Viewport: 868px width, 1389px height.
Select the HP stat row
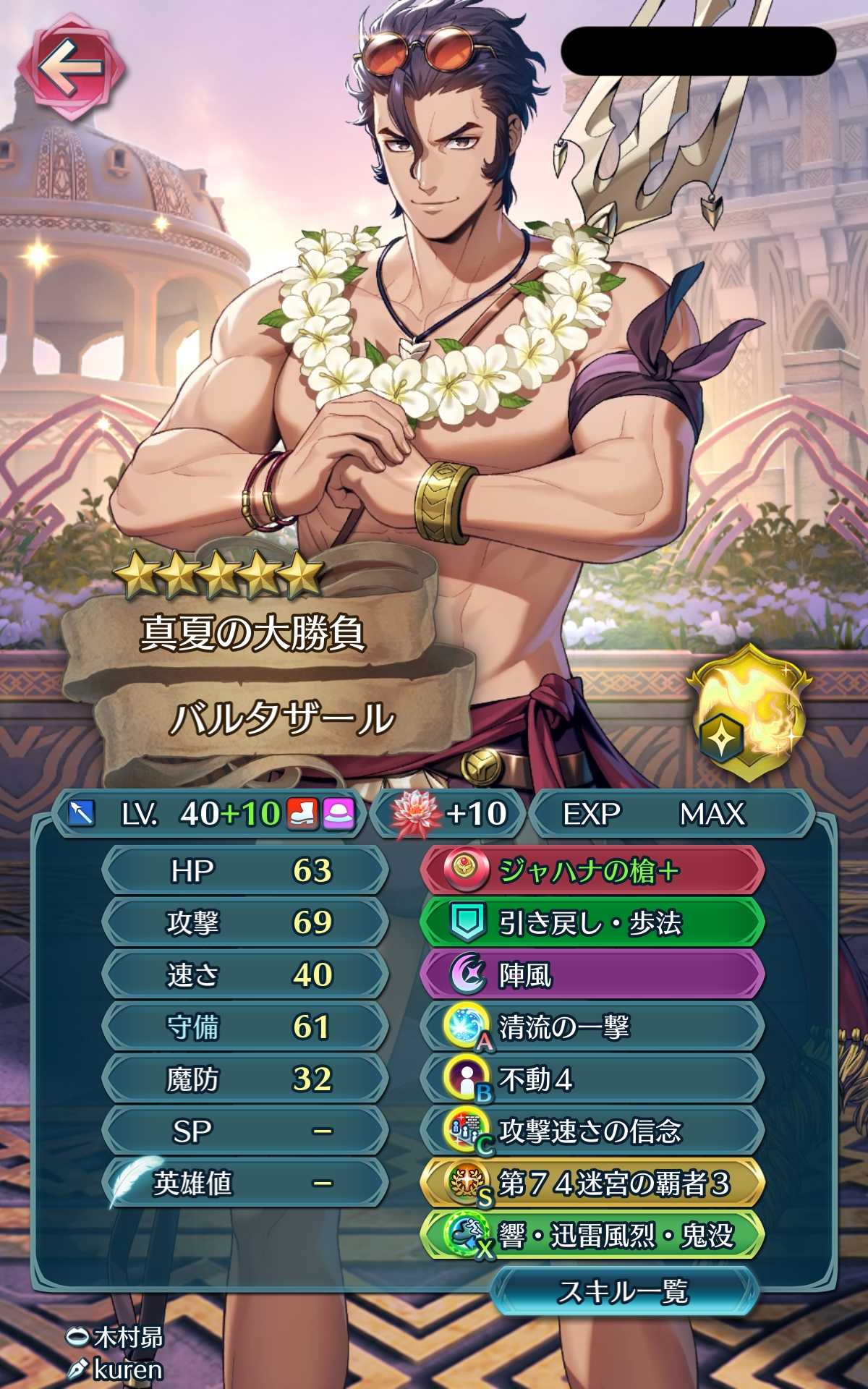tap(244, 870)
